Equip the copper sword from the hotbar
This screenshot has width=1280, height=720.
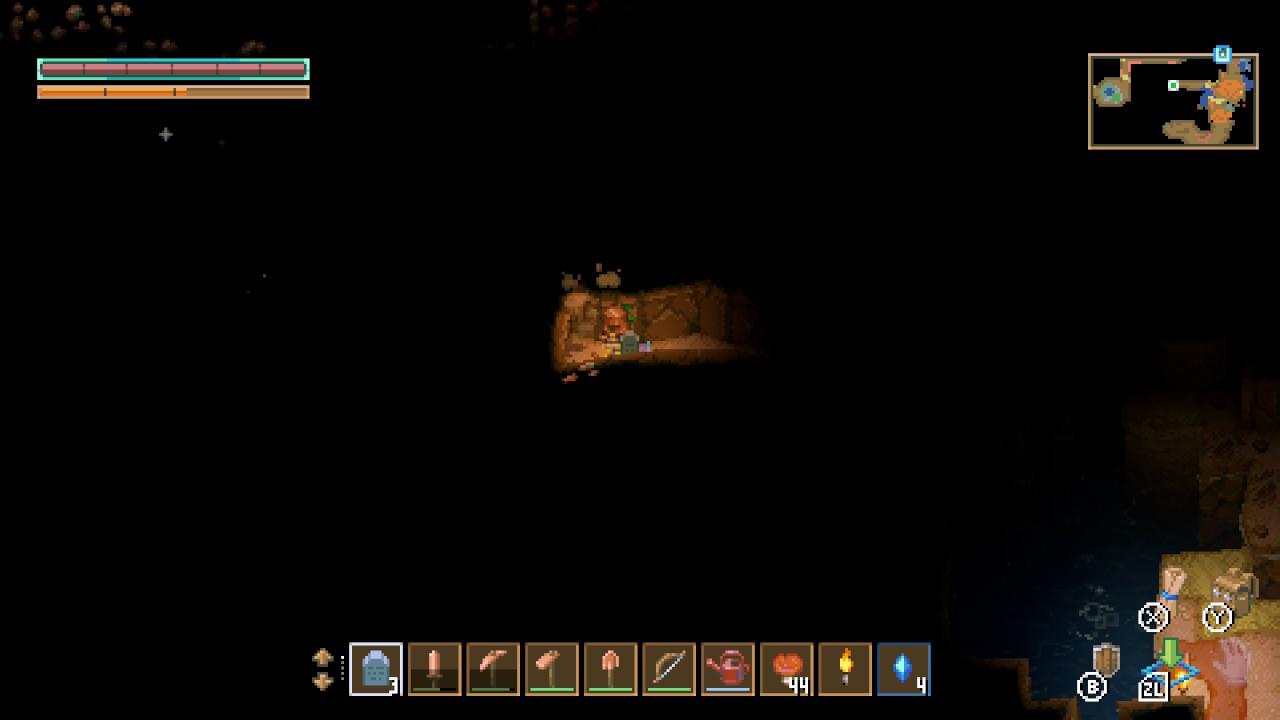tap(434, 669)
